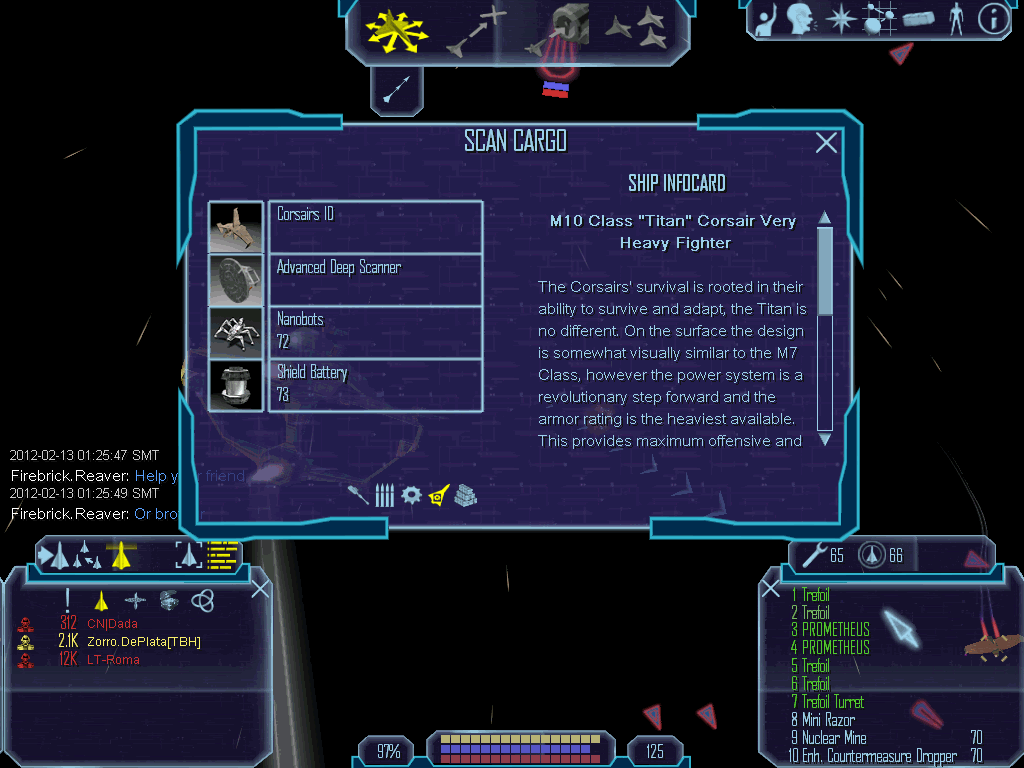This screenshot has width=1024, height=768.
Task: Select the Advanced Deep Scanner entry
Action: coord(375,279)
